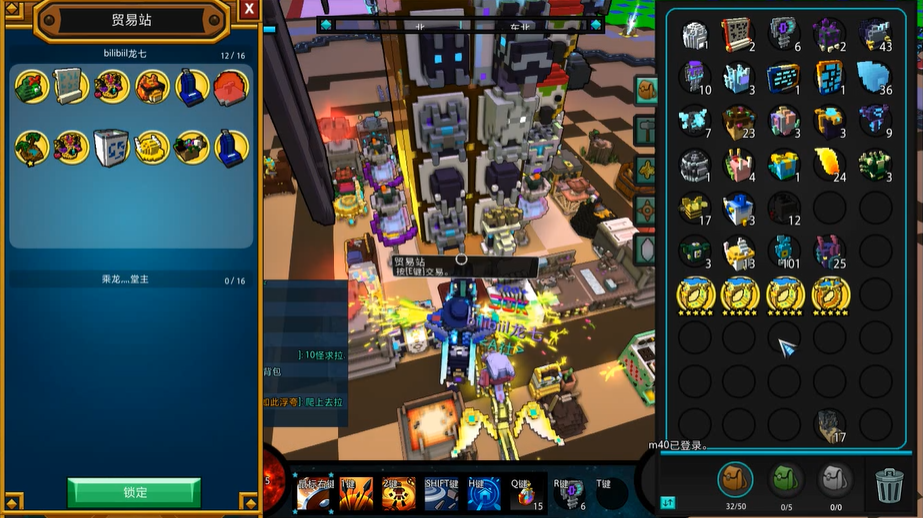923x518 pixels.
Task: Switch to the gray backpack tab
Action: 836,481
